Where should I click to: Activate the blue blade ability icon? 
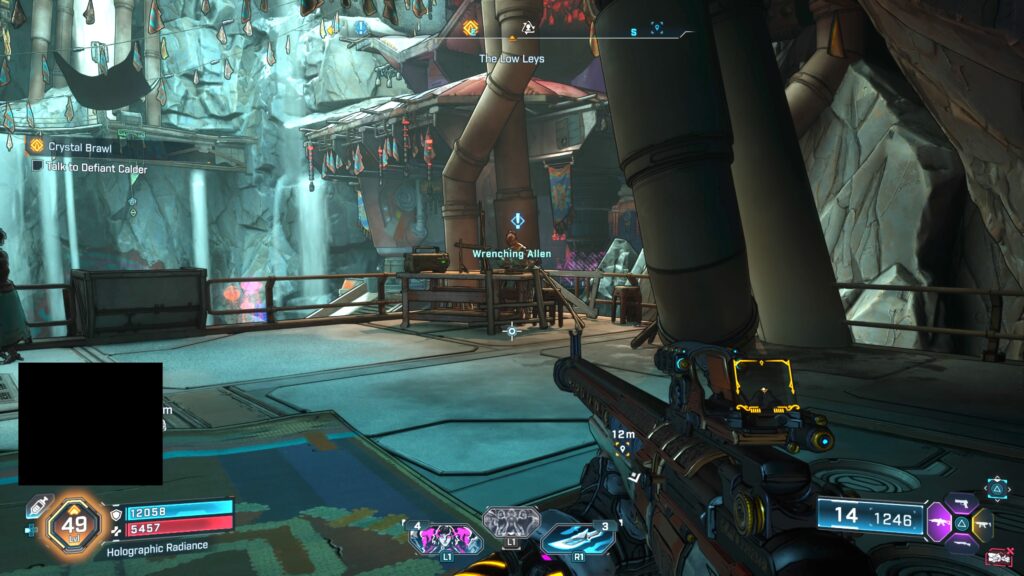point(578,537)
